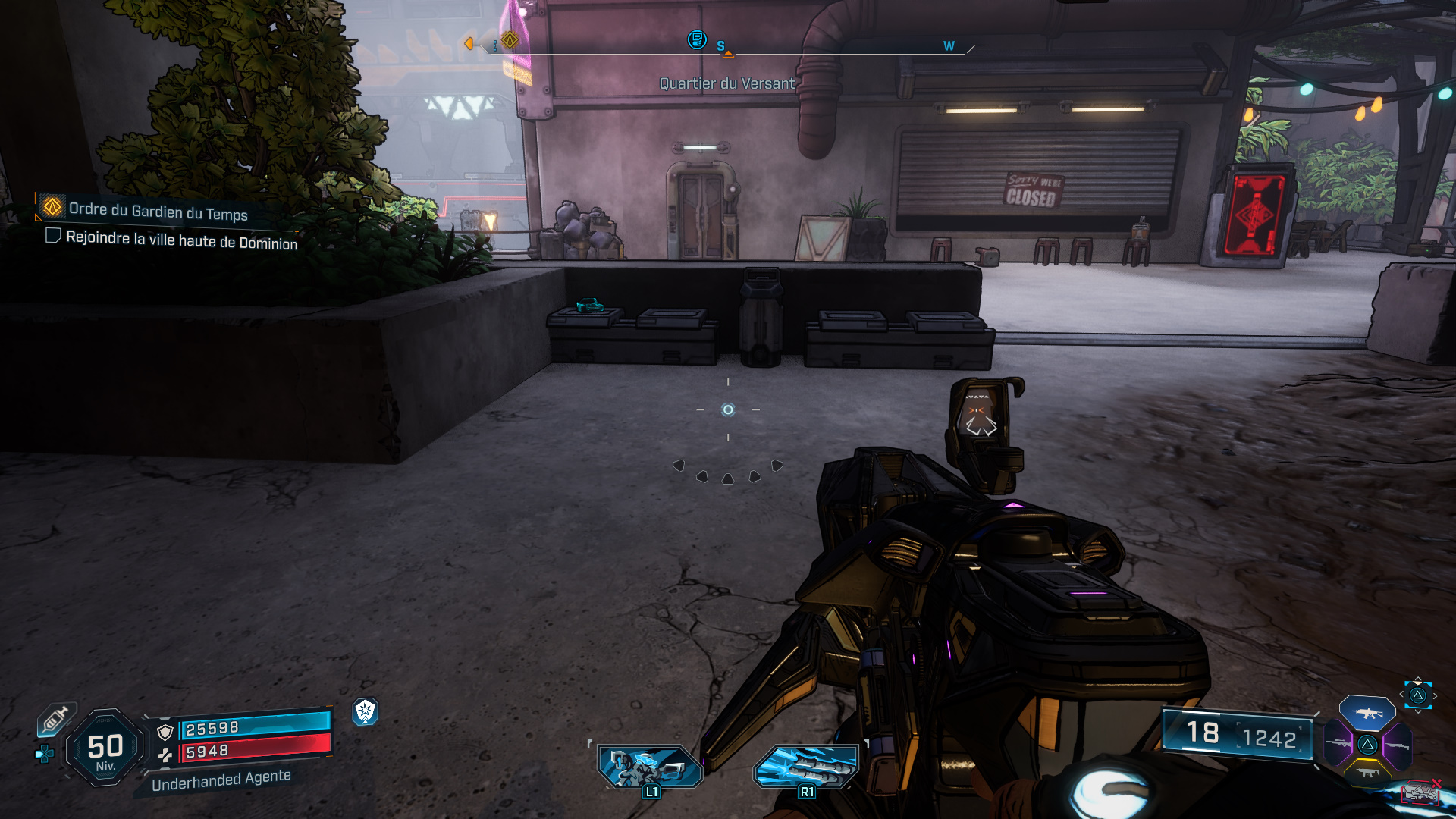This screenshot has width=1456, height=819.
Task: Click the red health bar showing 5948
Action: coord(256,752)
